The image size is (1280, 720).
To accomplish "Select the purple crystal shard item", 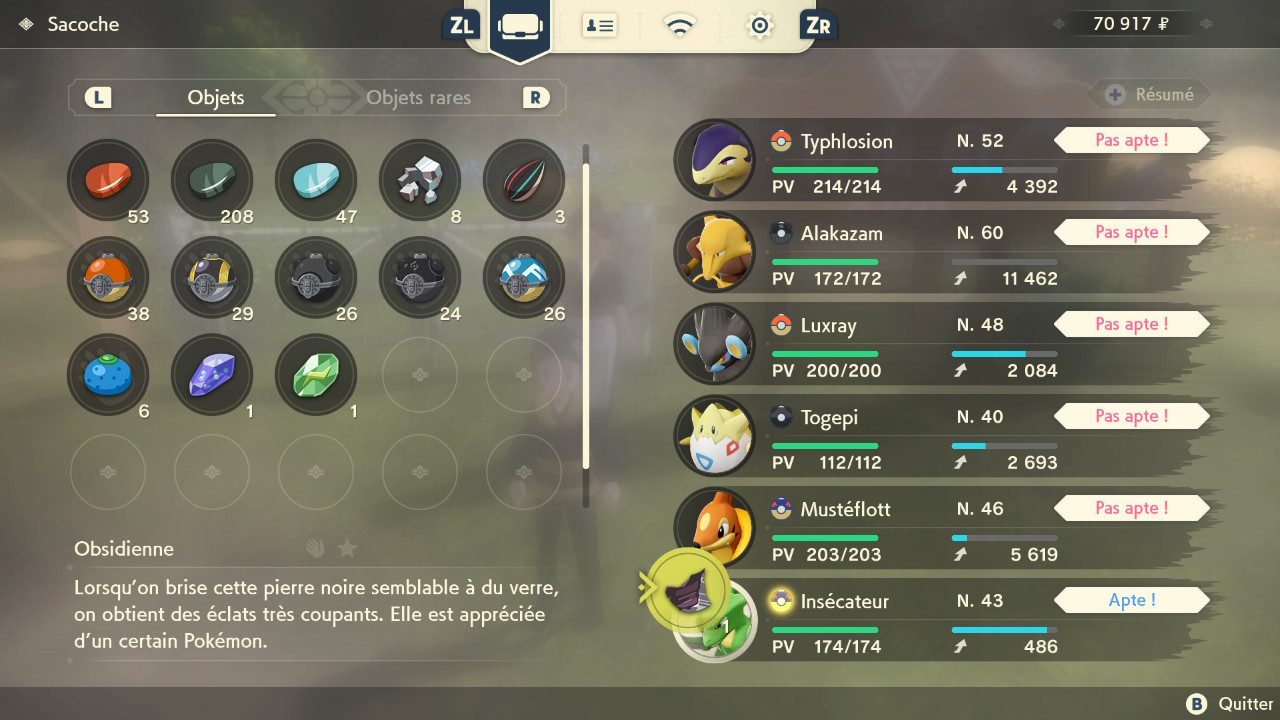I will pyautogui.click(x=212, y=375).
